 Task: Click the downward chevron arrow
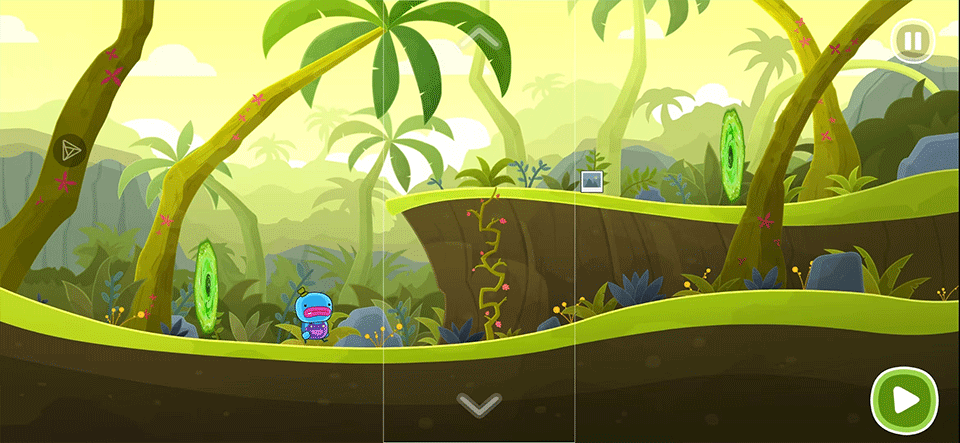pyautogui.click(x=479, y=404)
